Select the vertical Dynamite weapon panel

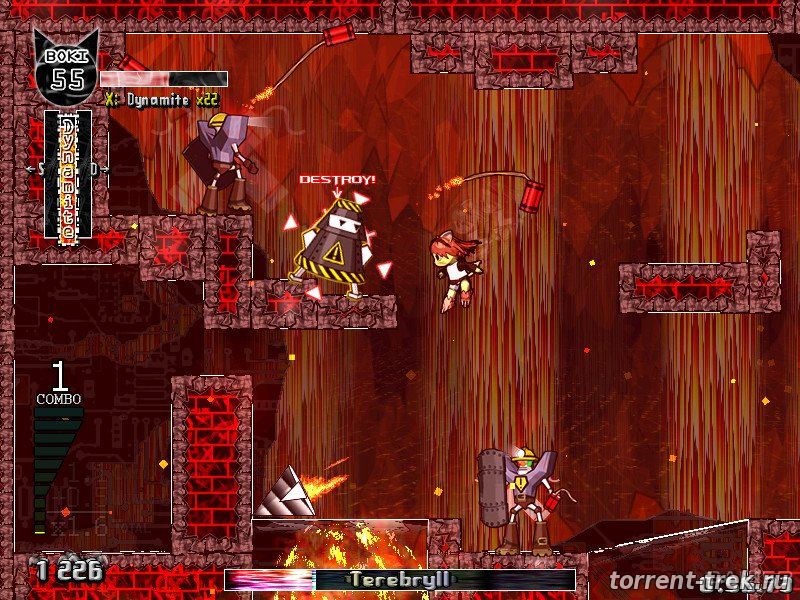pos(68,175)
